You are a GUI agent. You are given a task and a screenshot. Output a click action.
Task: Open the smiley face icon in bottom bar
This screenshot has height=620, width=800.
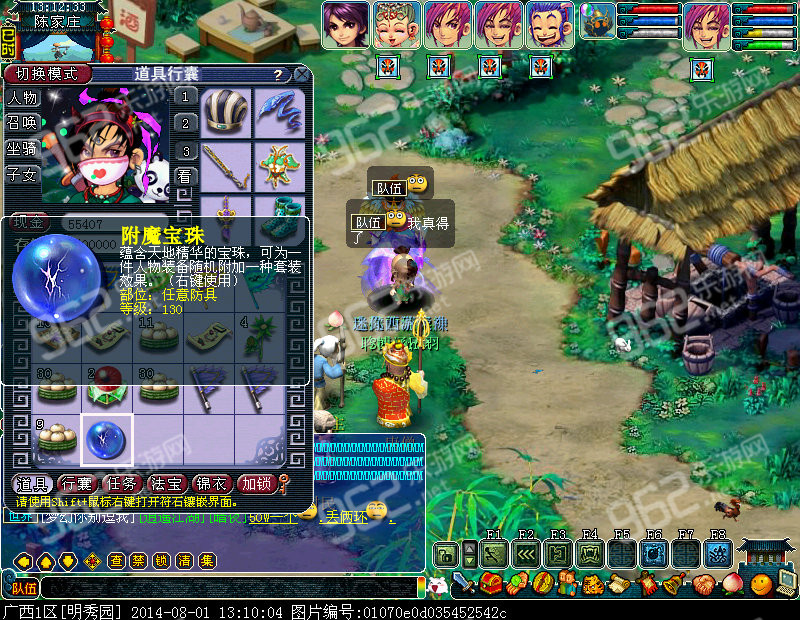pyautogui.click(x=764, y=583)
